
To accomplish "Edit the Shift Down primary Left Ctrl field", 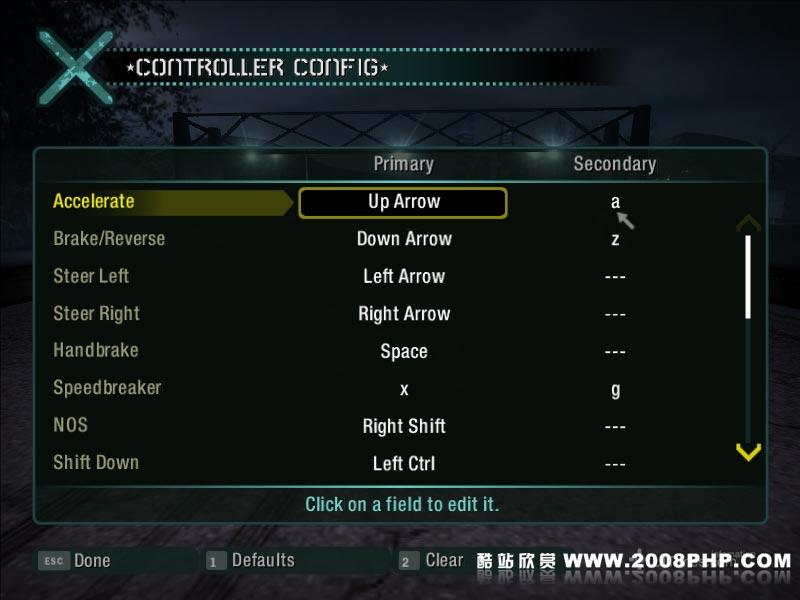I will point(404,464).
